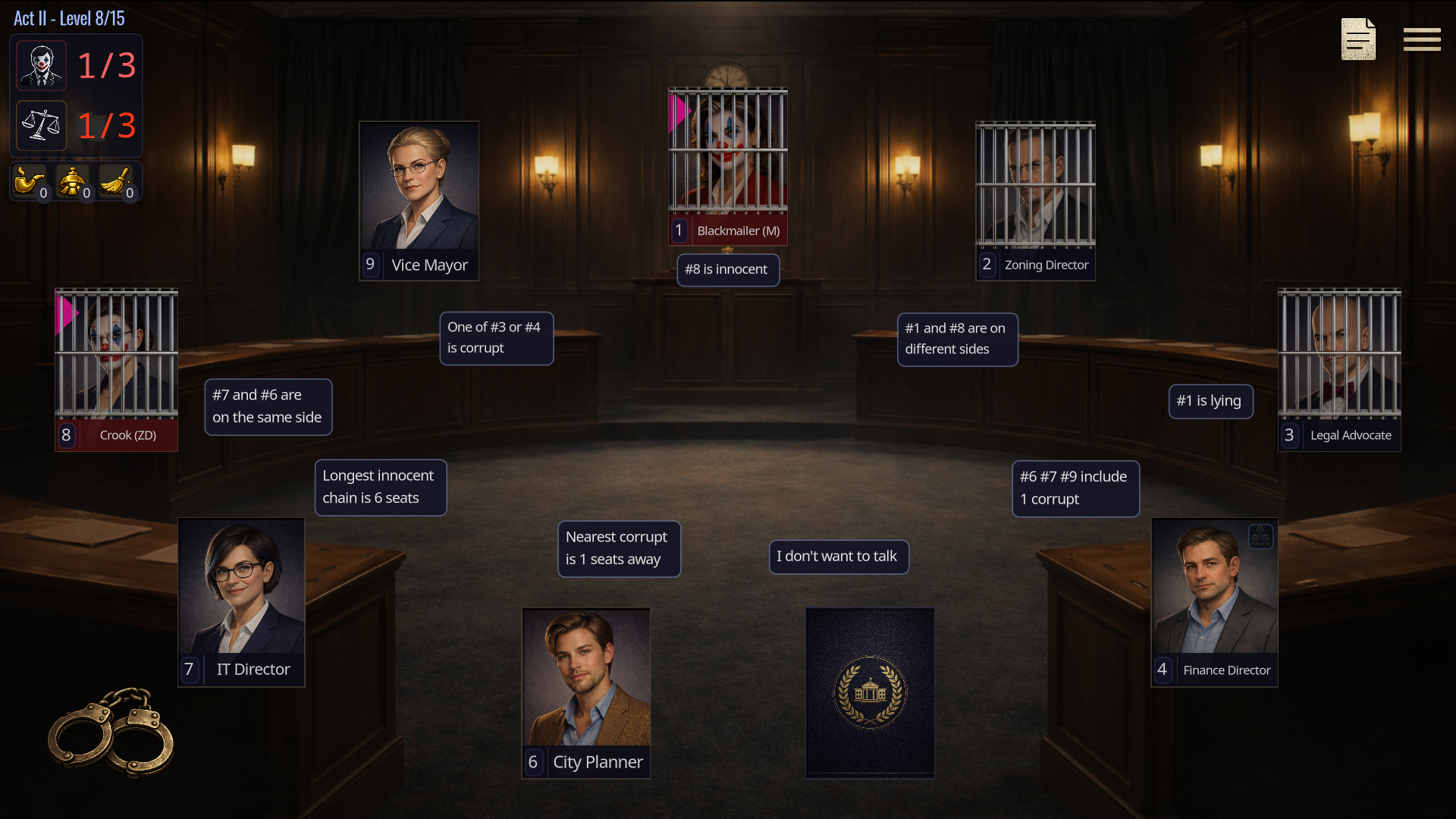Select the golden broom item

[116, 182]
